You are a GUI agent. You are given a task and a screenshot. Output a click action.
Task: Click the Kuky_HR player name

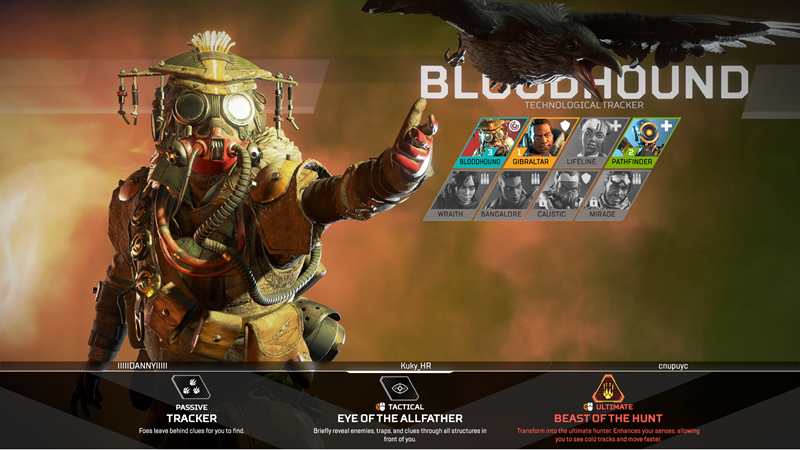(x=411, y=366)
